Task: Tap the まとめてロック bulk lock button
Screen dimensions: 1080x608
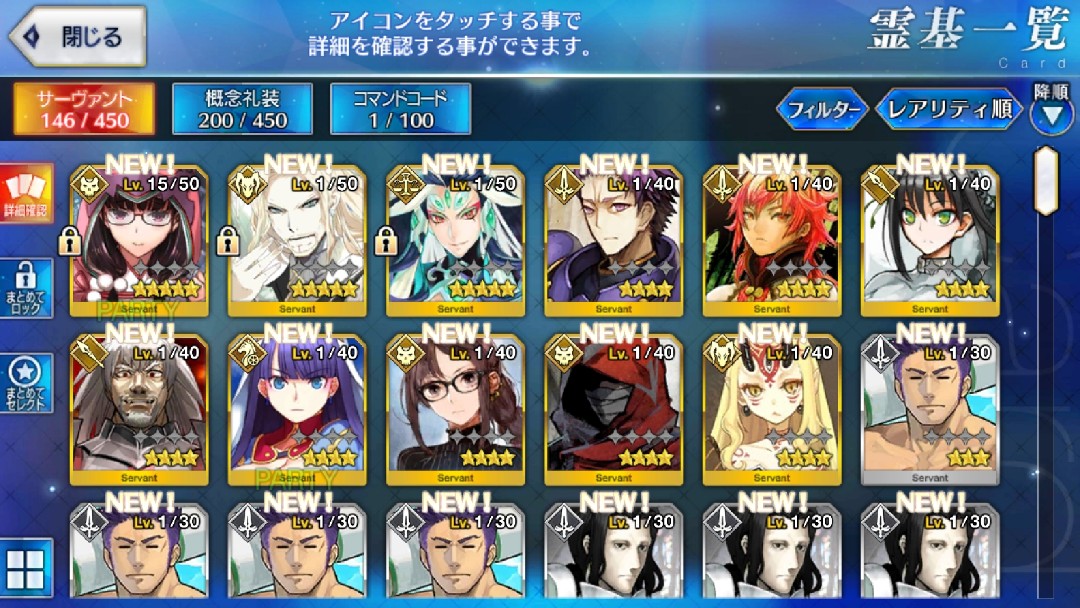Action: (x=25, y=290)
